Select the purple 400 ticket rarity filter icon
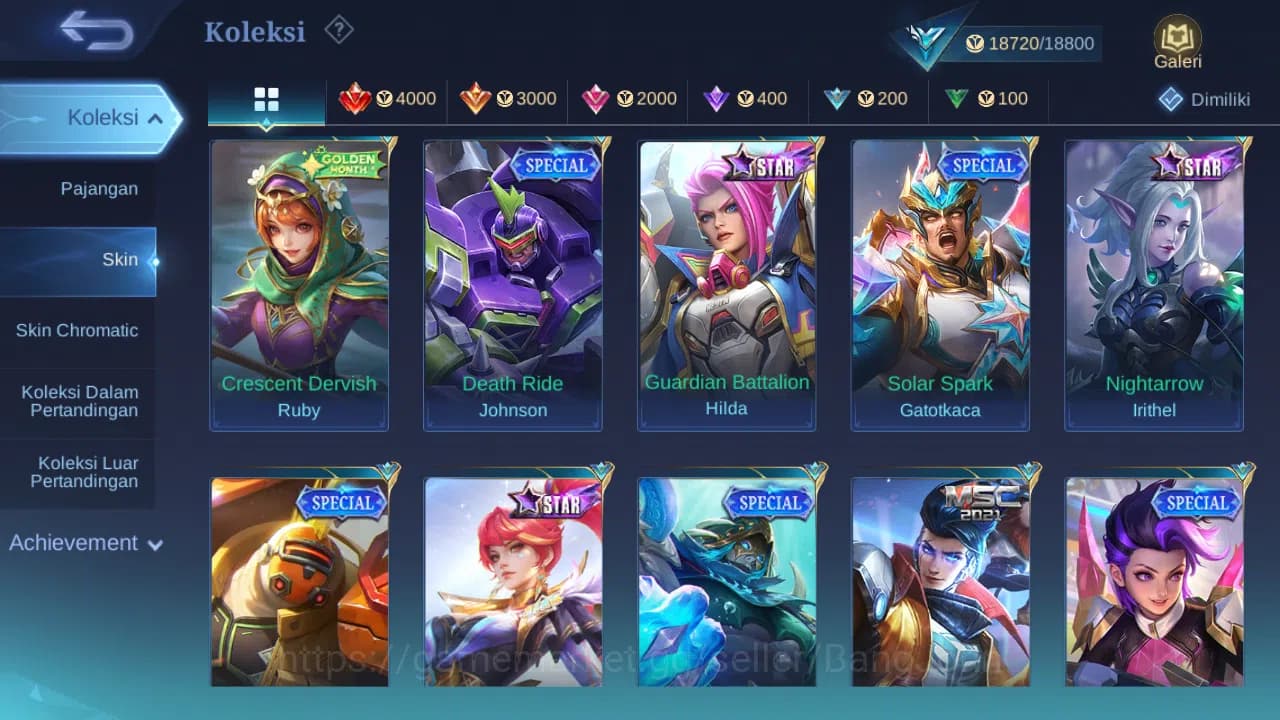Image resolution: width=1280 pixels, height=720 pixels. pos(717,99)
